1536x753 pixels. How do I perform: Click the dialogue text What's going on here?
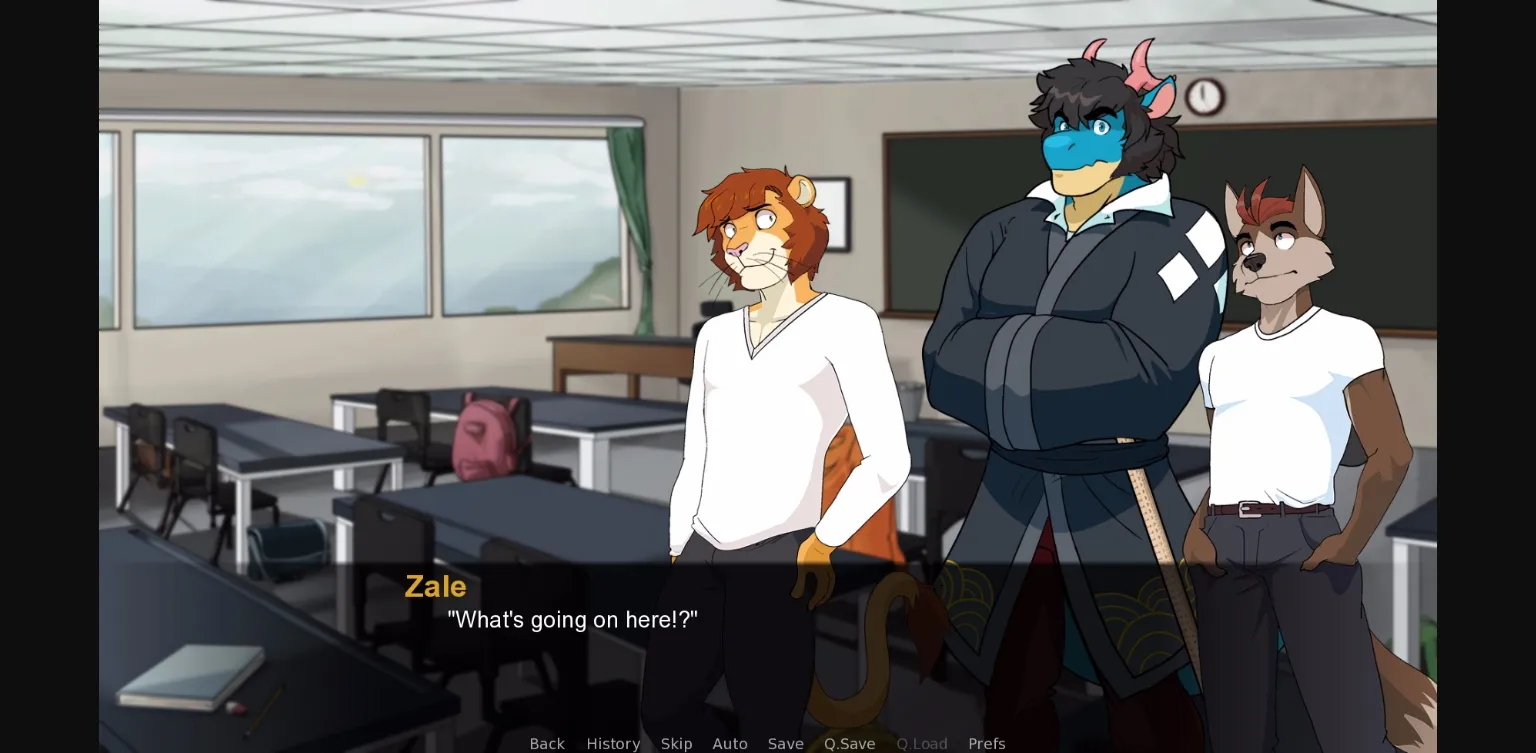[573, 620]
